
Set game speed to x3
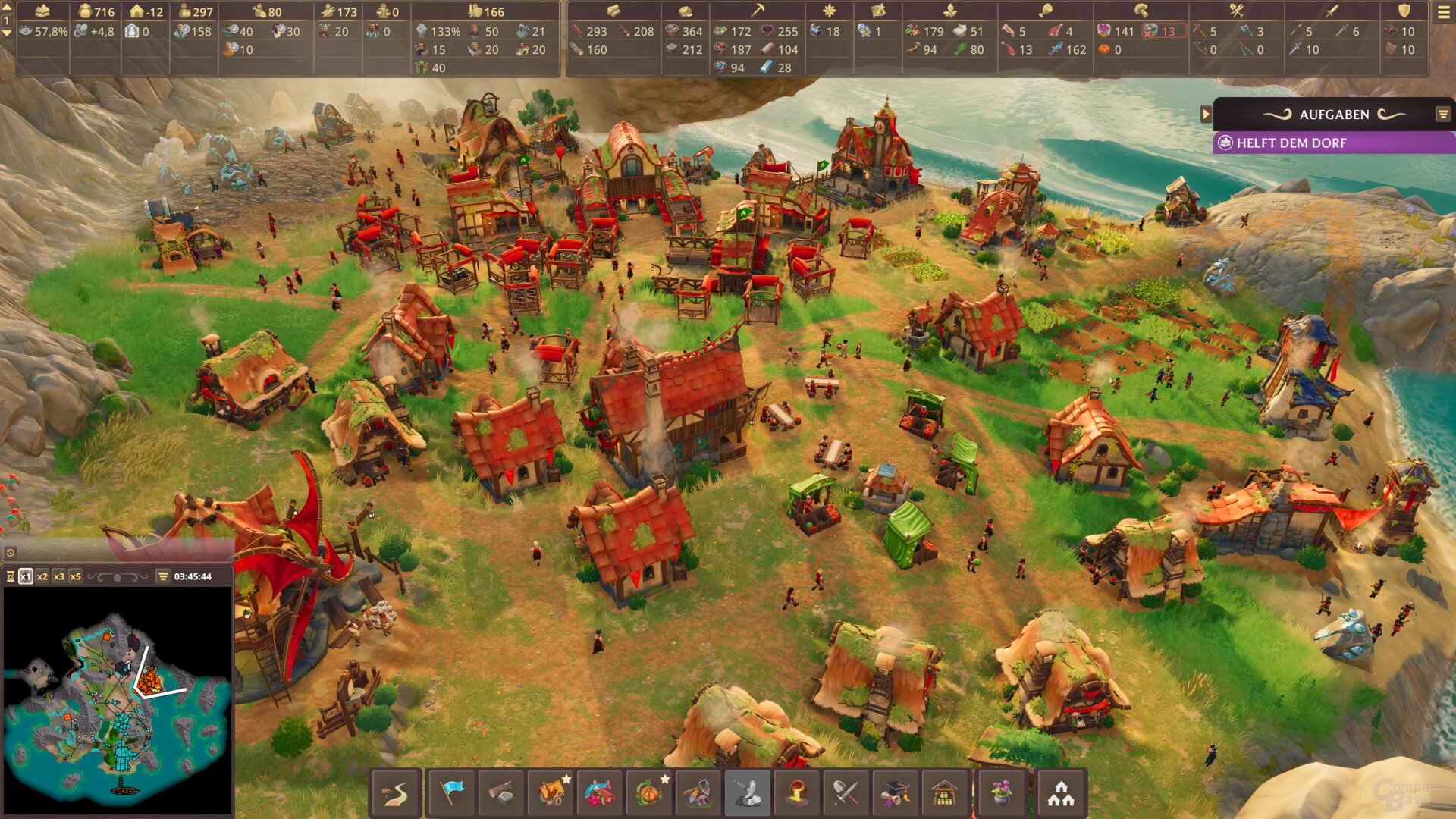pos(59,576)
